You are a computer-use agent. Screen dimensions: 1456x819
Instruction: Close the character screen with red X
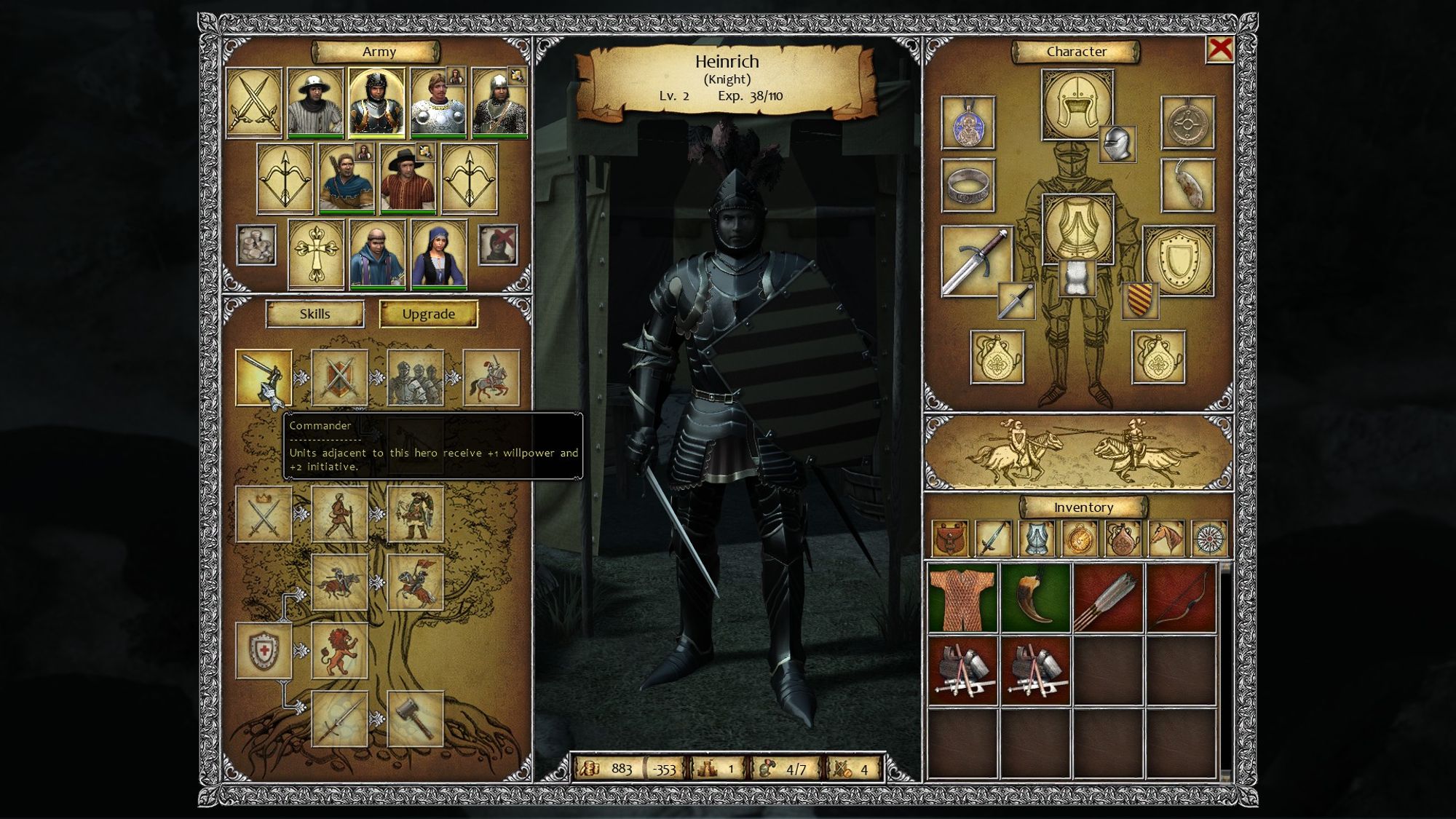coord(1220,50)
